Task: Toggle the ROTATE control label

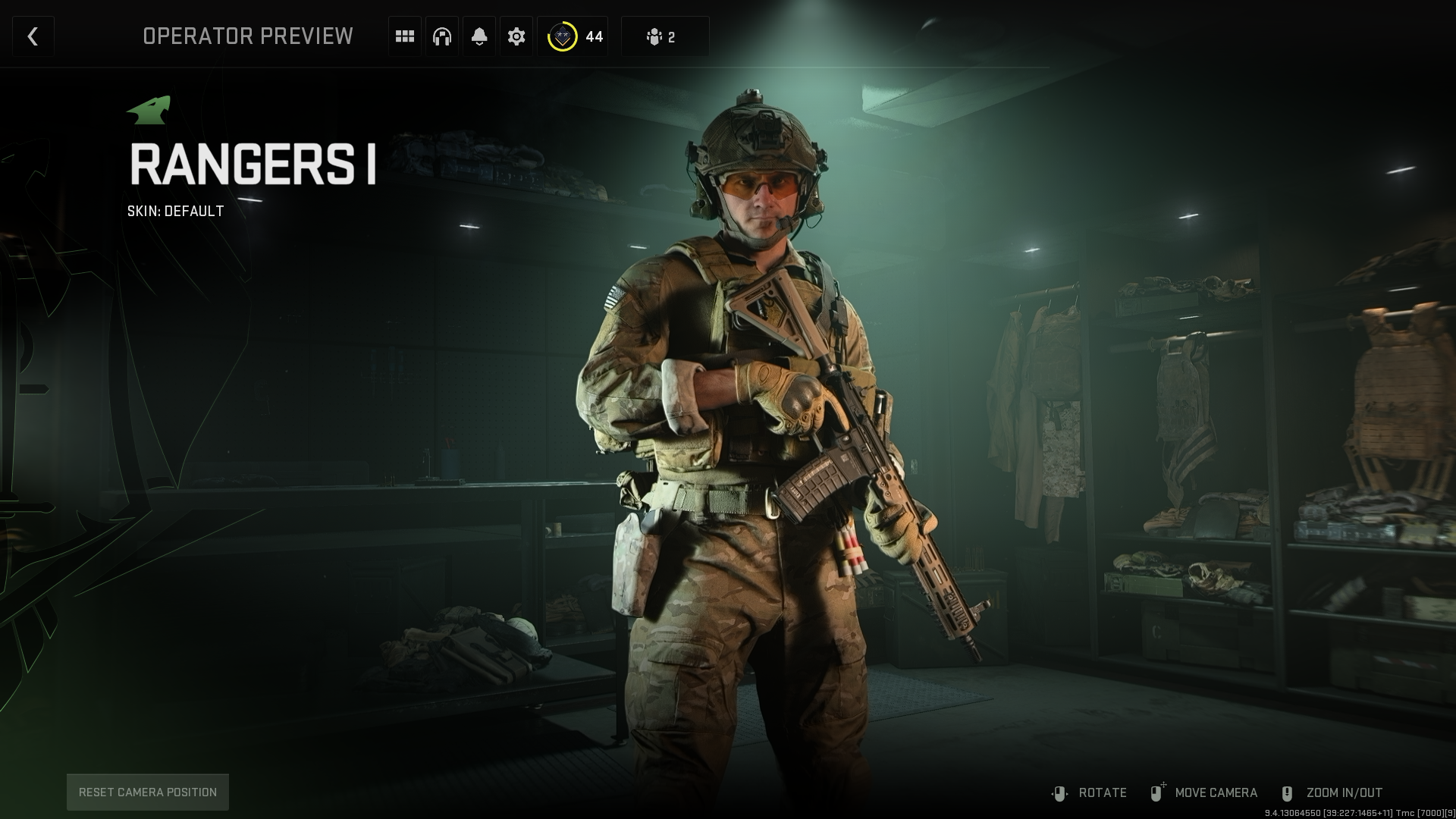Action: coord(1103,792)
